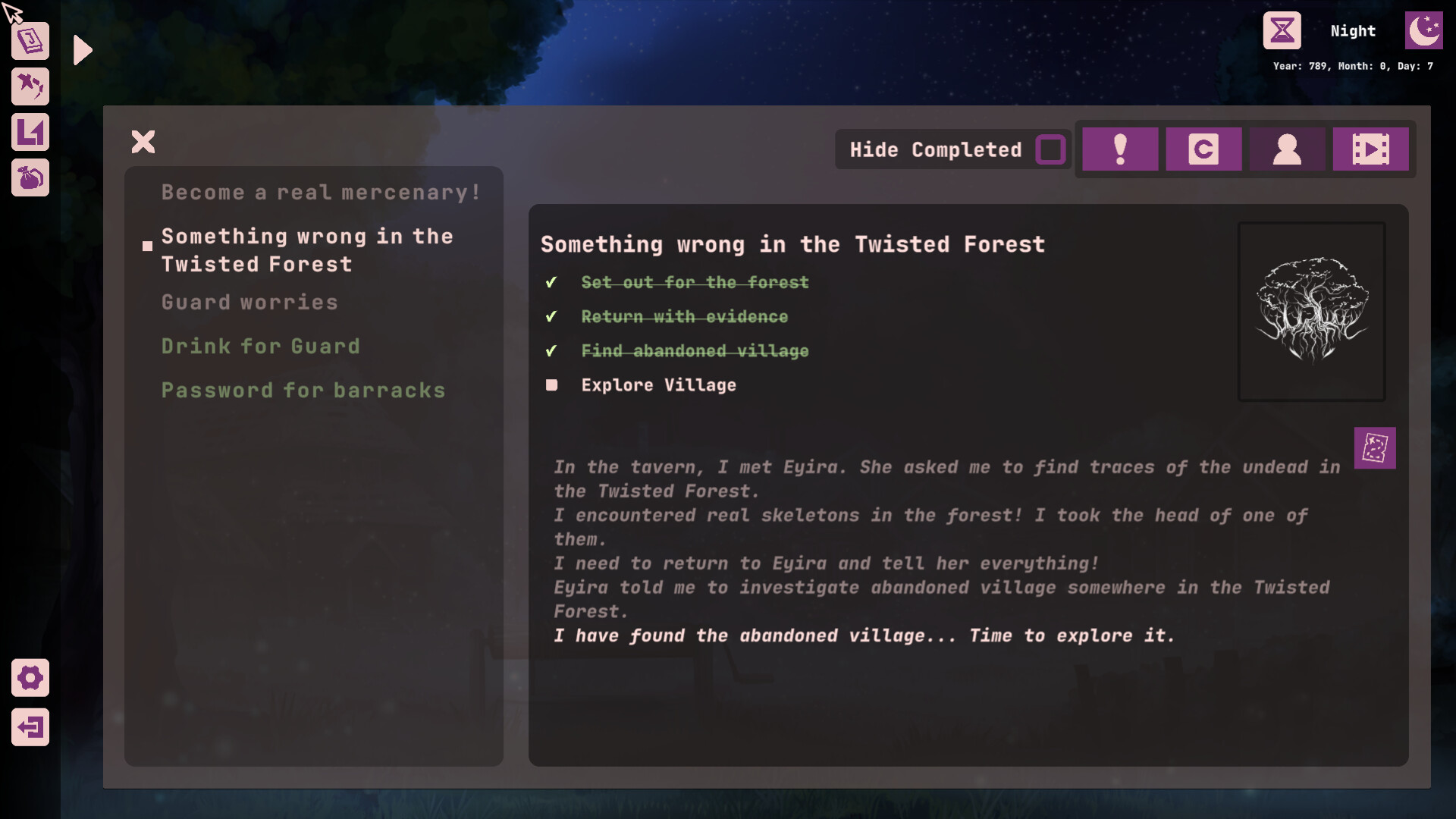Open the small map scrap icon beside quest image

pyautogui.click(x=1375, y=448)
